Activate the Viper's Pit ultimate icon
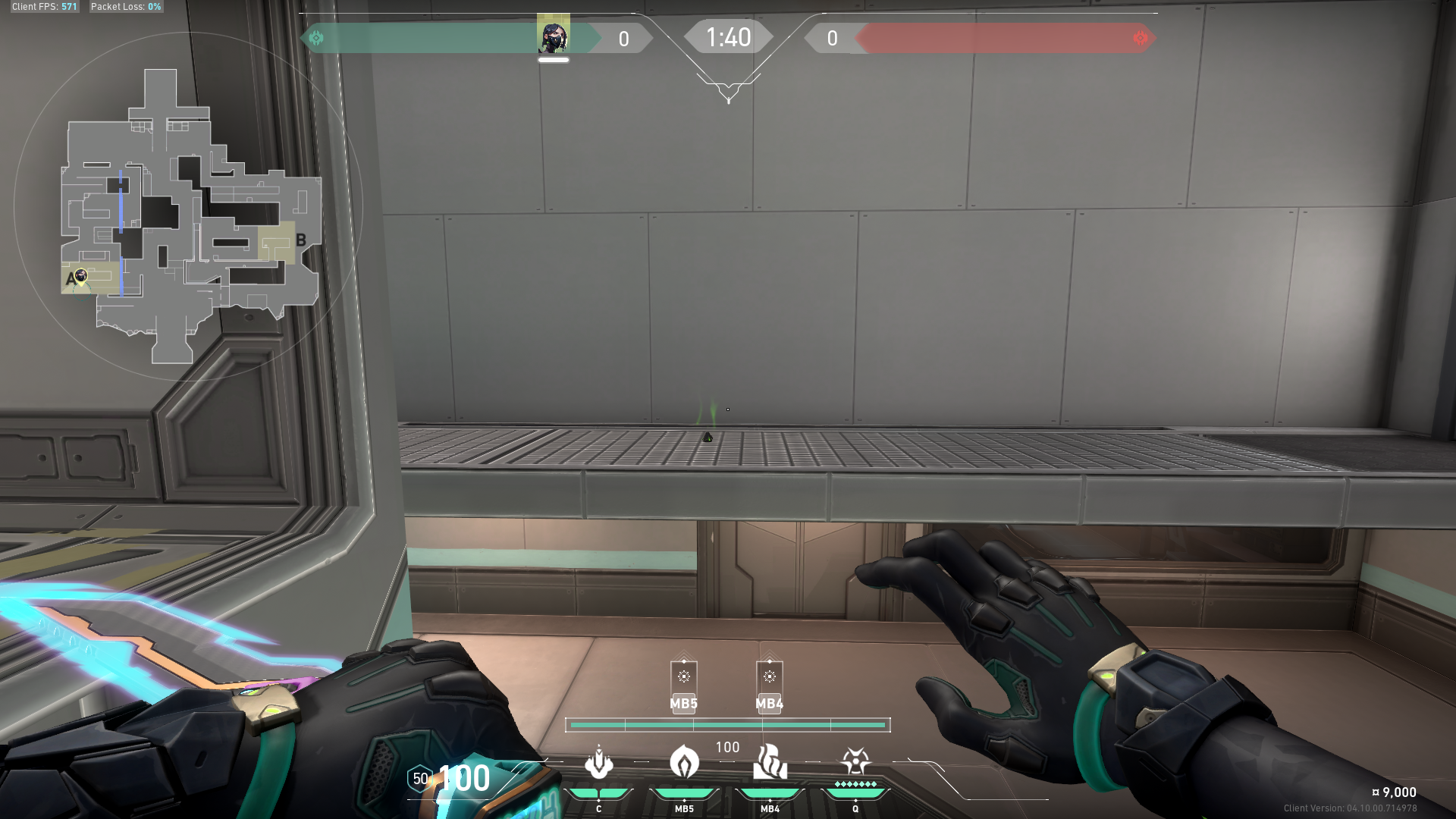This screenshot has height=819, width=1456. click(x=855, y=761)
